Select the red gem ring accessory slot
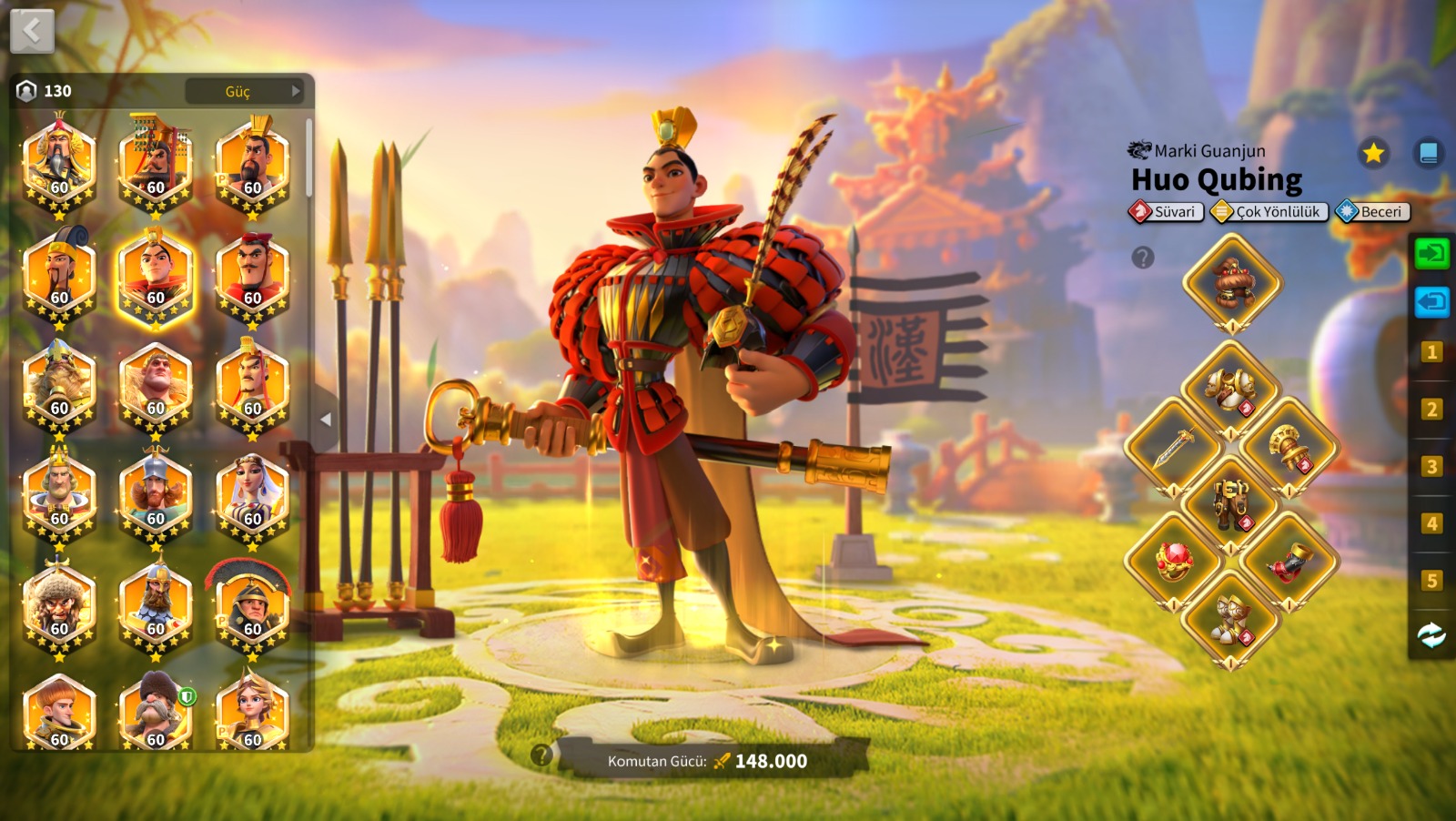1456x821 pixels. coord(1174,561)
